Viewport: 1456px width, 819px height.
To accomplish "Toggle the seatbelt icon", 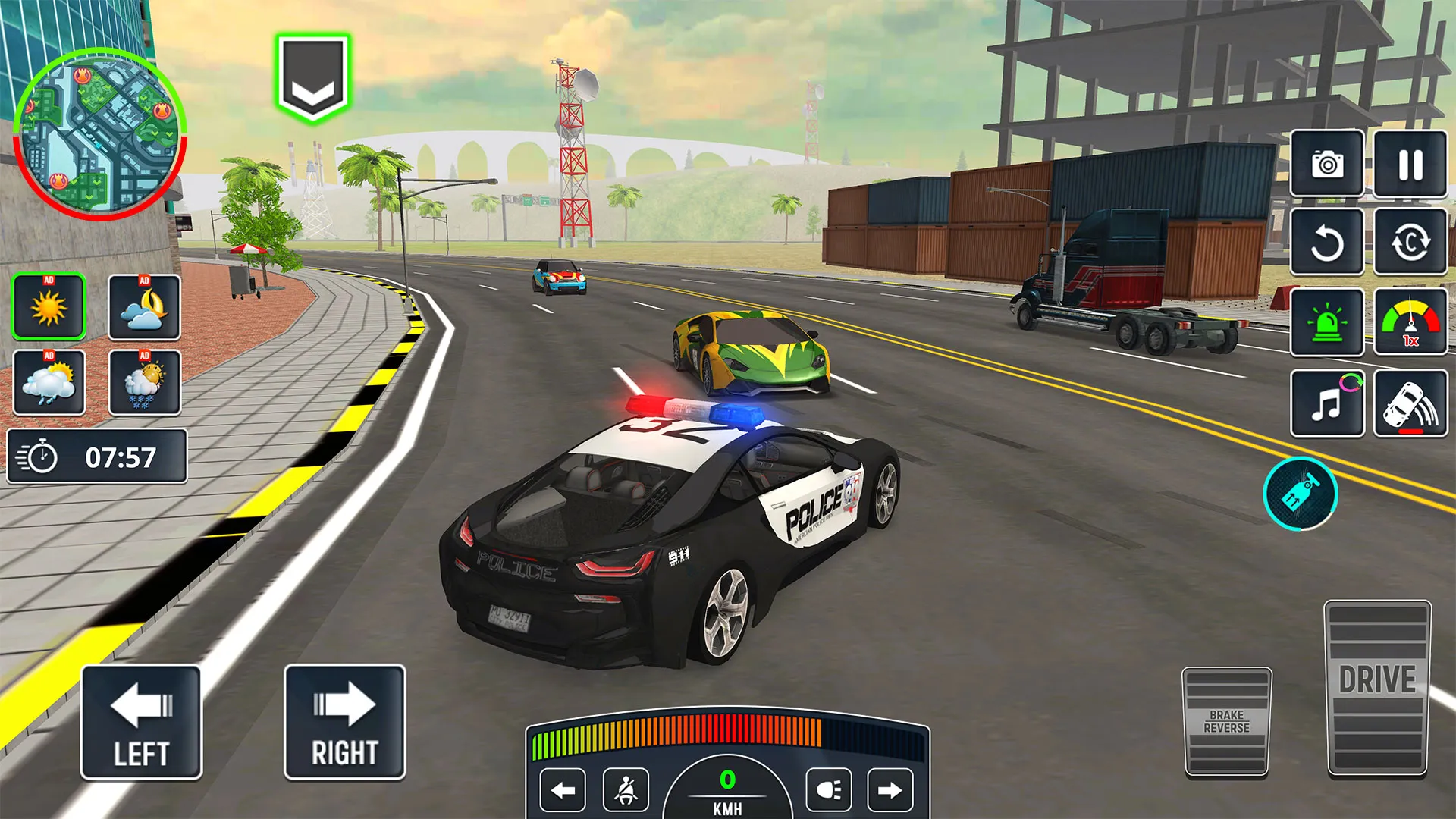I will [626, 791].
